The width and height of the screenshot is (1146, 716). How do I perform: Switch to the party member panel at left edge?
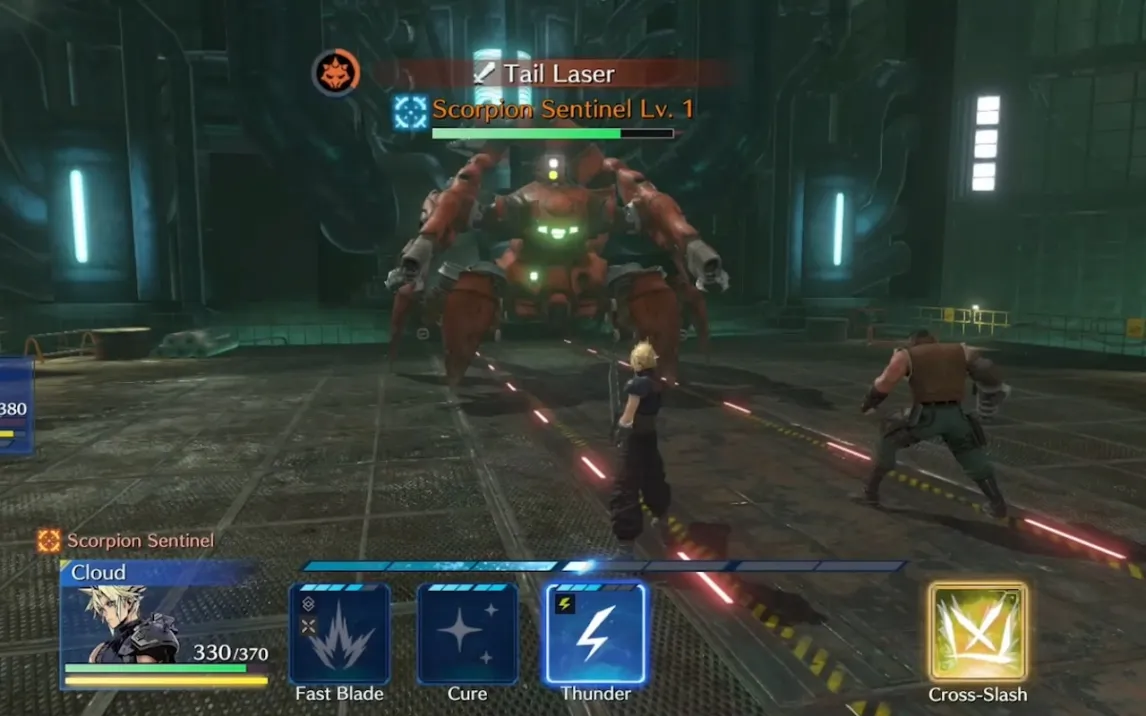click(x=15, y=408)
